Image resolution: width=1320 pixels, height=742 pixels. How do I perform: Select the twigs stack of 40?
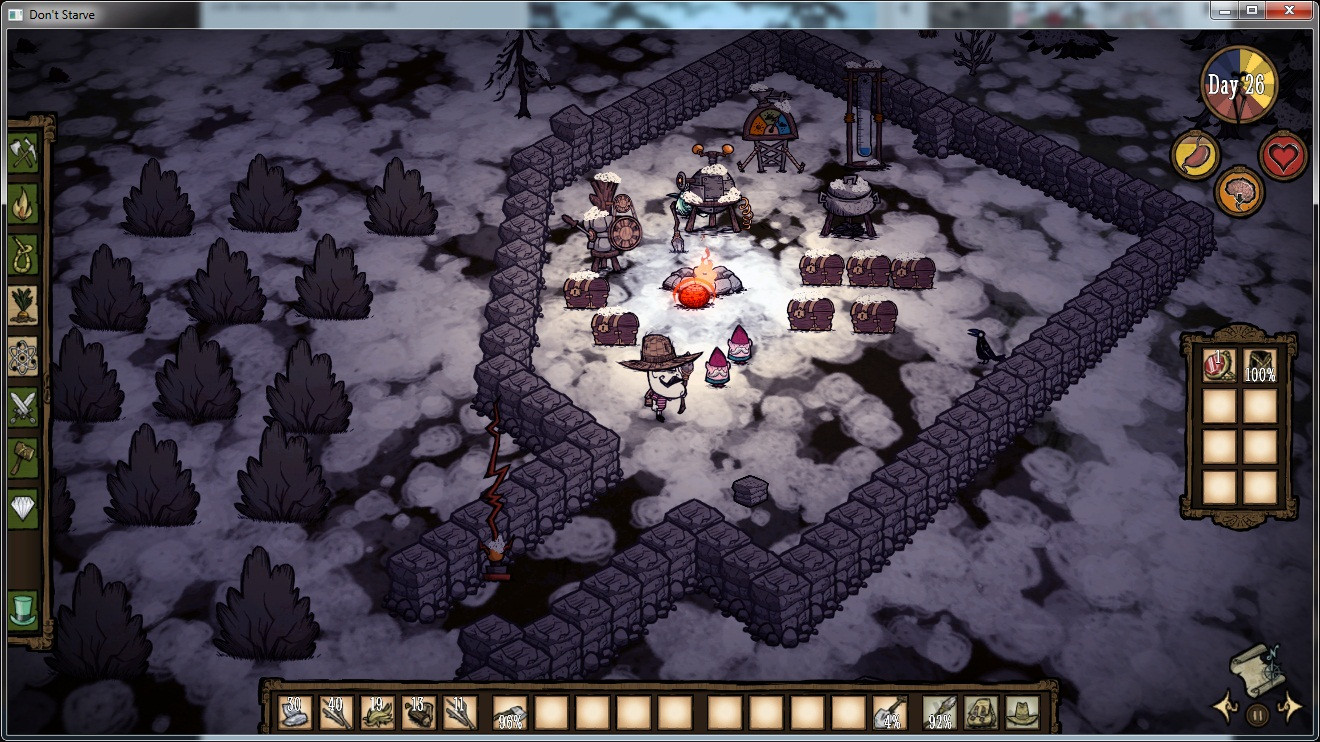point(336,712)
